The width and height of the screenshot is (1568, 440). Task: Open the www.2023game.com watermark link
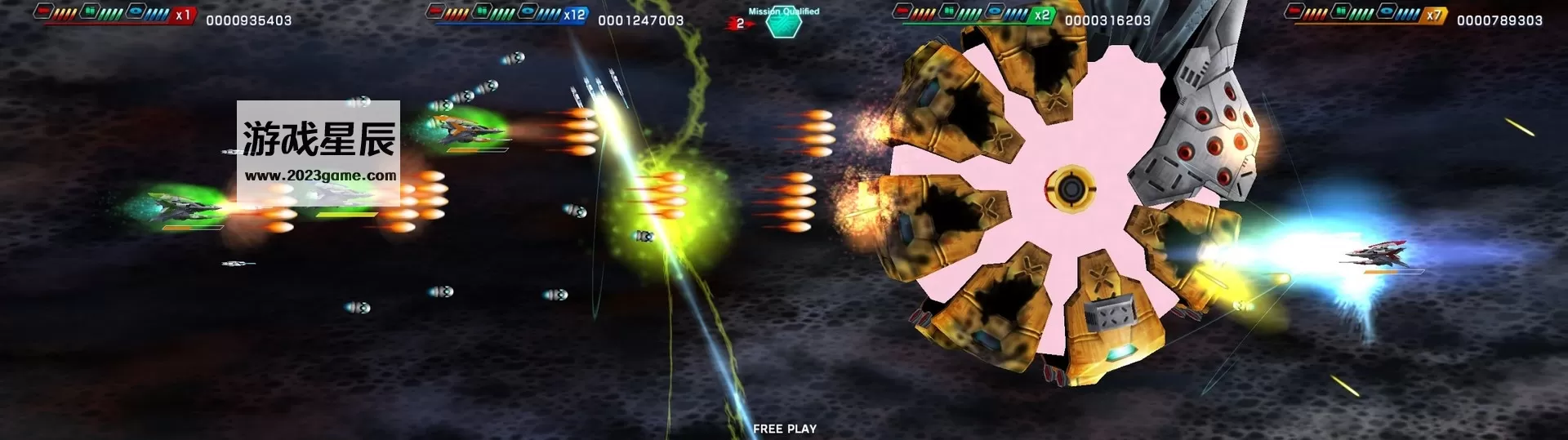click(x=320, y=176)
